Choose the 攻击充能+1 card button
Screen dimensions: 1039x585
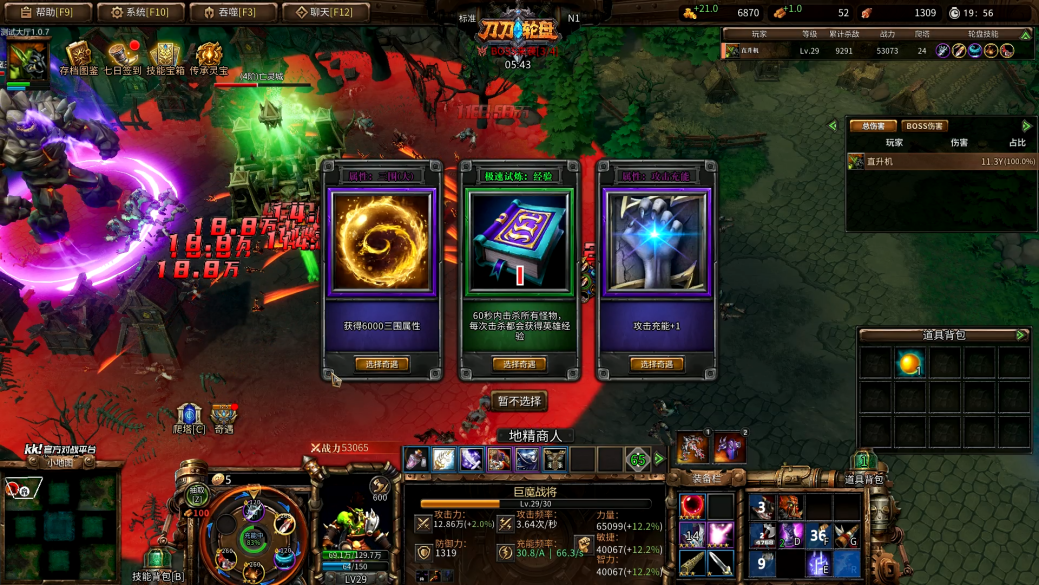(656, 364)
